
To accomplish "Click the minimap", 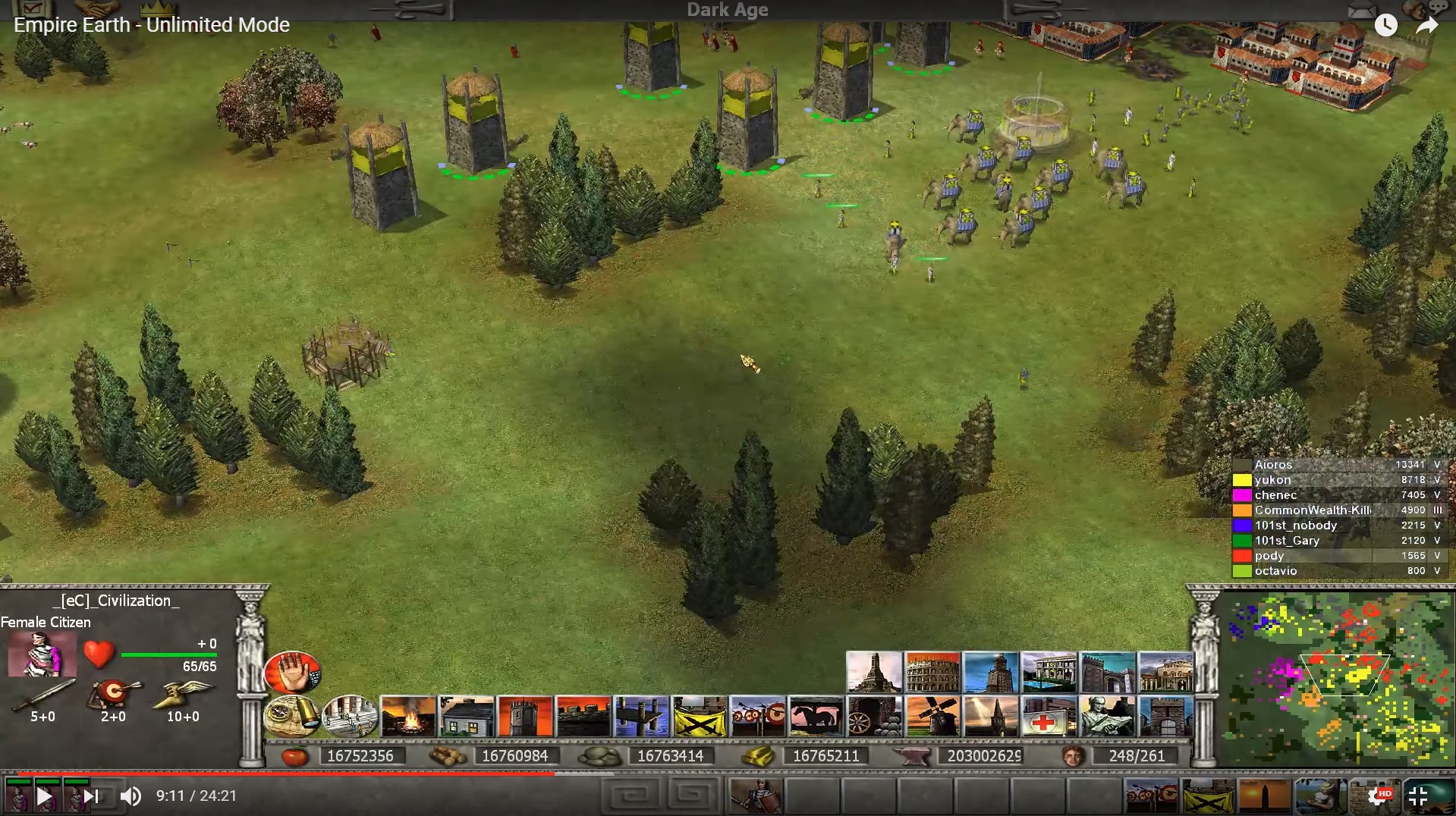I will [1336, 679].
